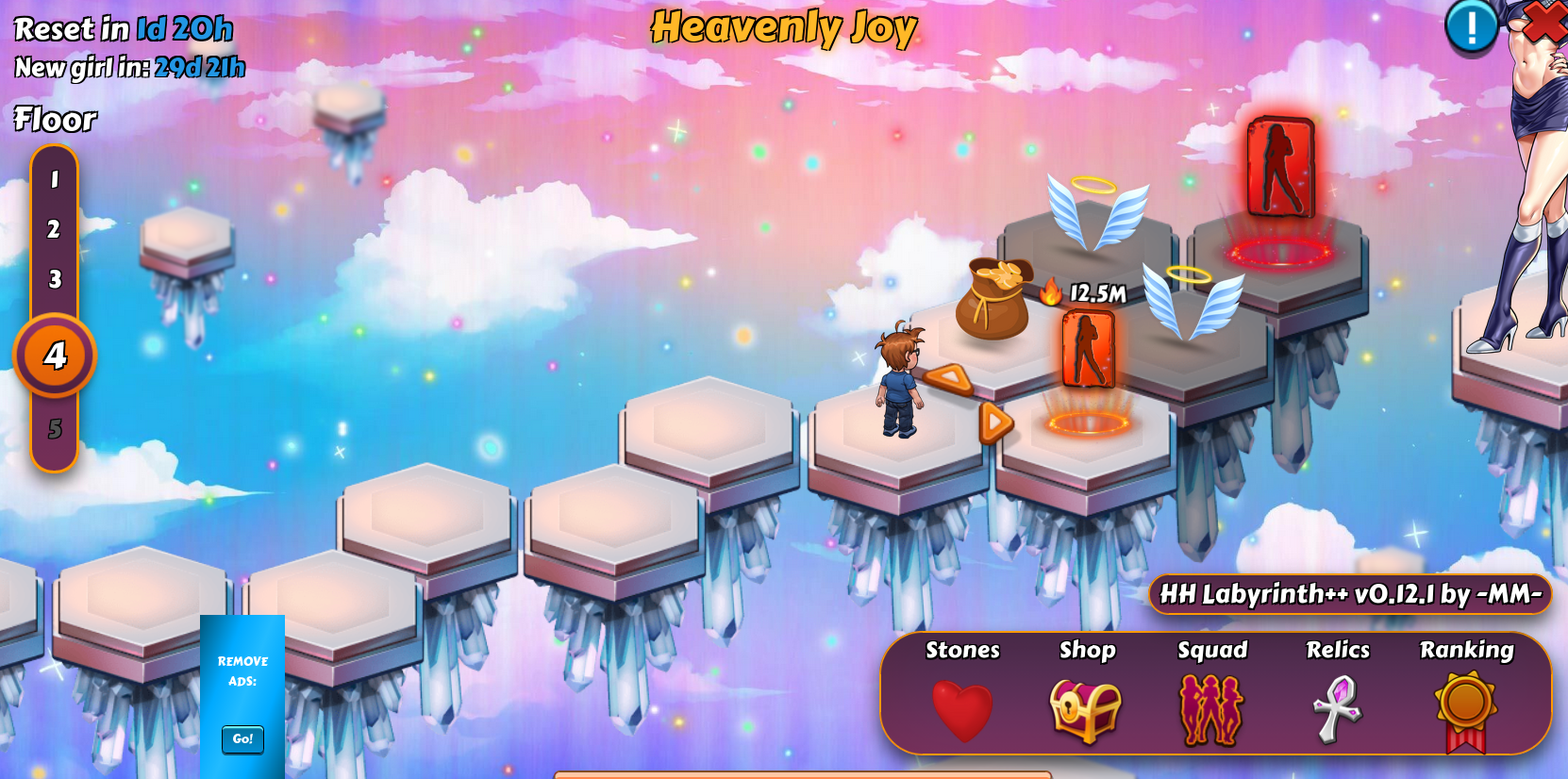Choose the orange right-pointing path arrow
Viewport: 1568px width, 779px height.
[x=994, y=423]
